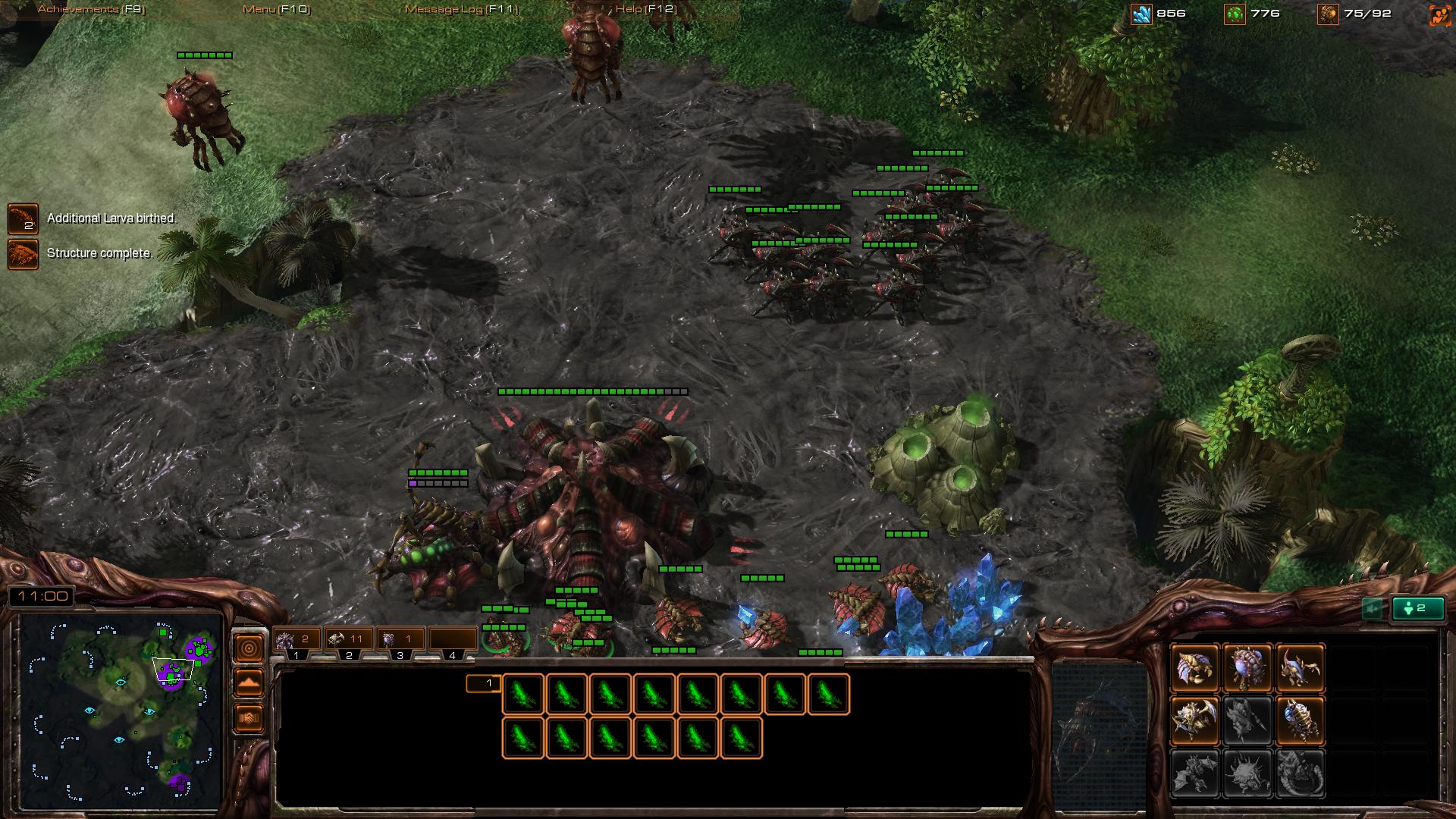
Task: Click the Additional Larva birthed alert icon
Action: [x=23, y=218]
